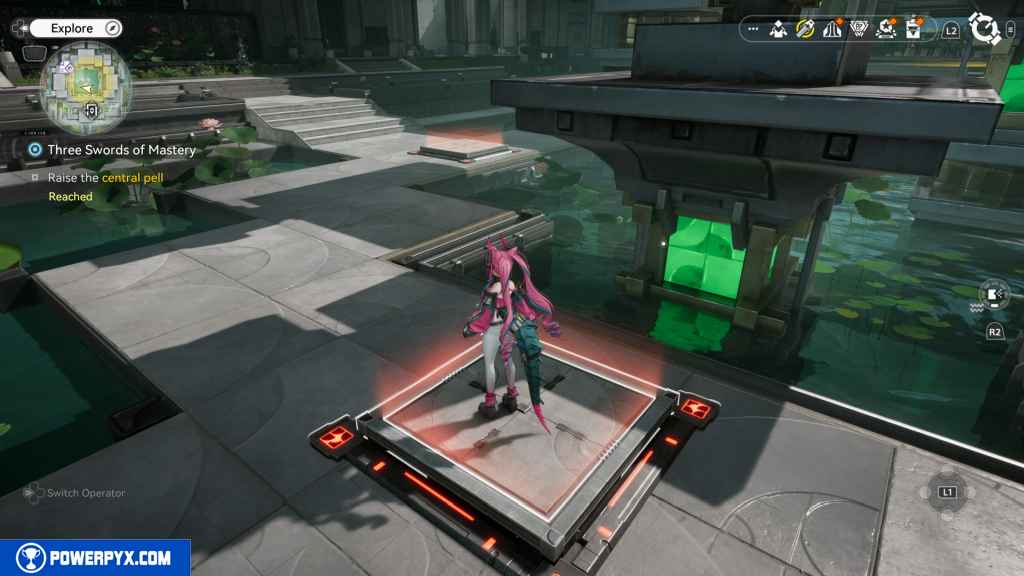1024x576 pixels.
Task: Open the last toolbar icon with orange dot
Action: (913, 30)
